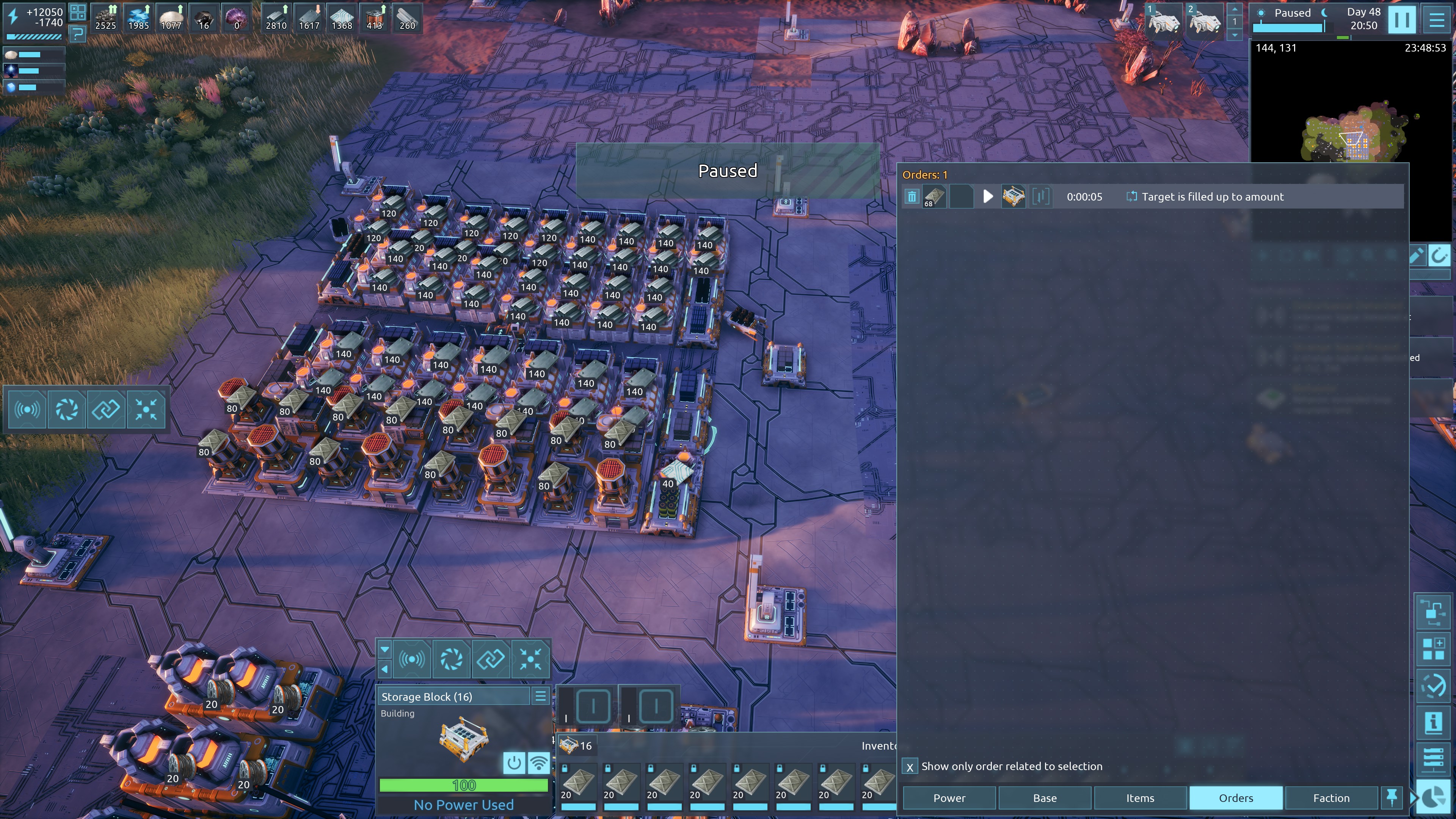This screenshot has height=819, width=1456.
Task: Toggle 'Show only order related to selection'
Action: pyautogui.click(x=910, y=767)
